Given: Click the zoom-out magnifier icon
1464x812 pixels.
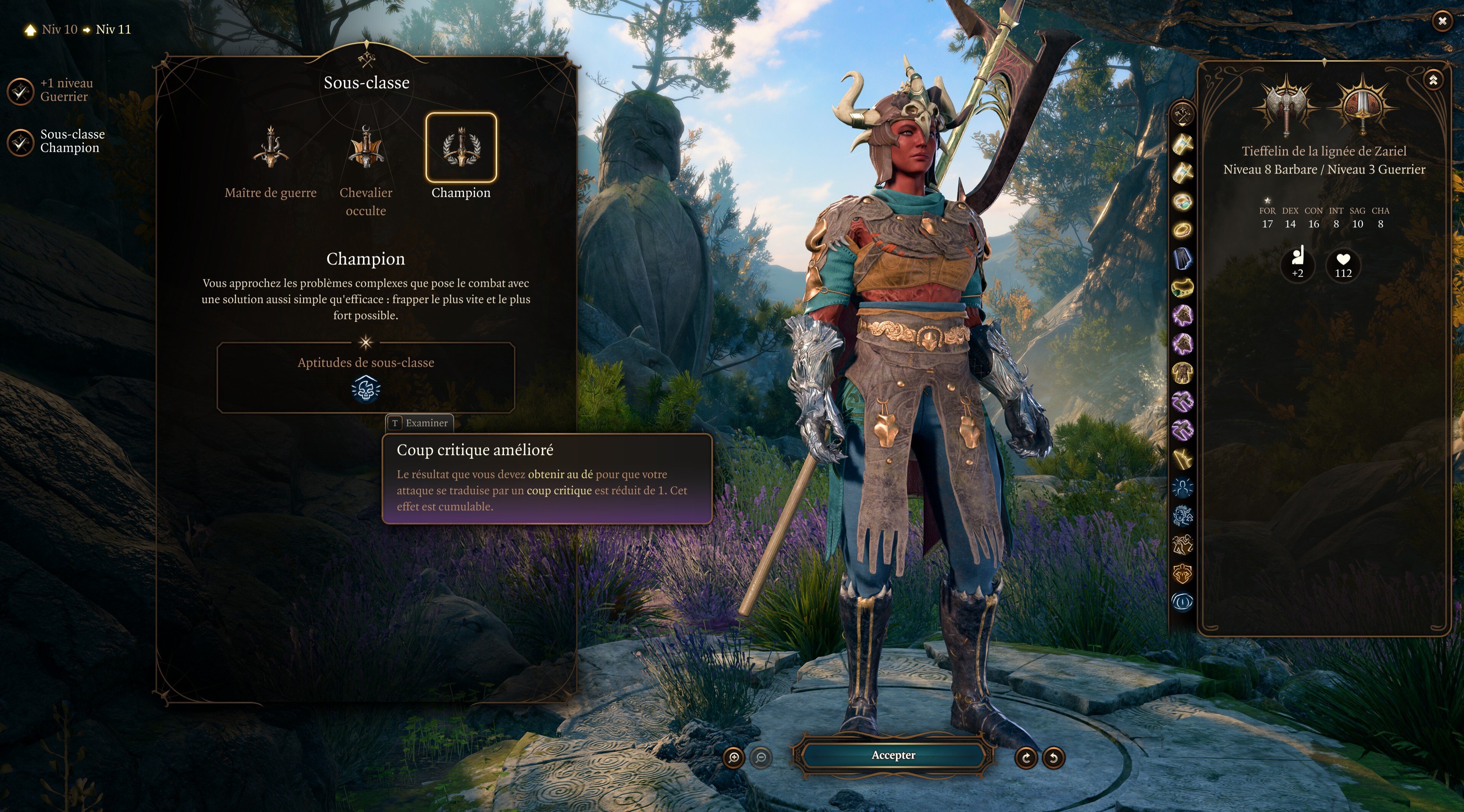Looking at the screenshot, I should pos(762,757).
